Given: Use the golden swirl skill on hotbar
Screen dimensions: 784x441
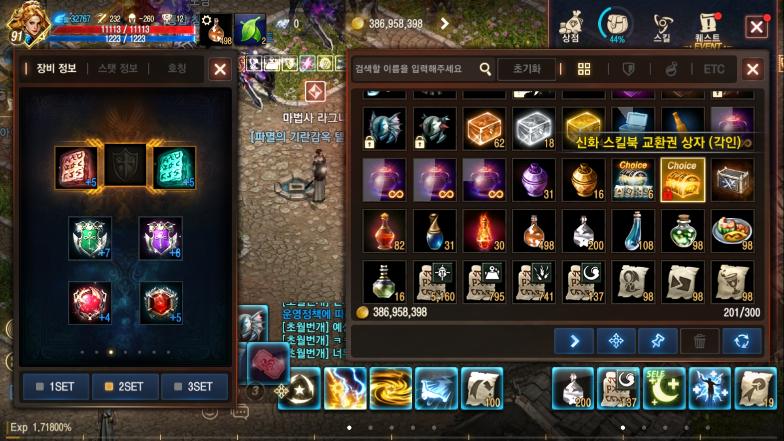Looking at the screenshot, I should coord(391,388).
